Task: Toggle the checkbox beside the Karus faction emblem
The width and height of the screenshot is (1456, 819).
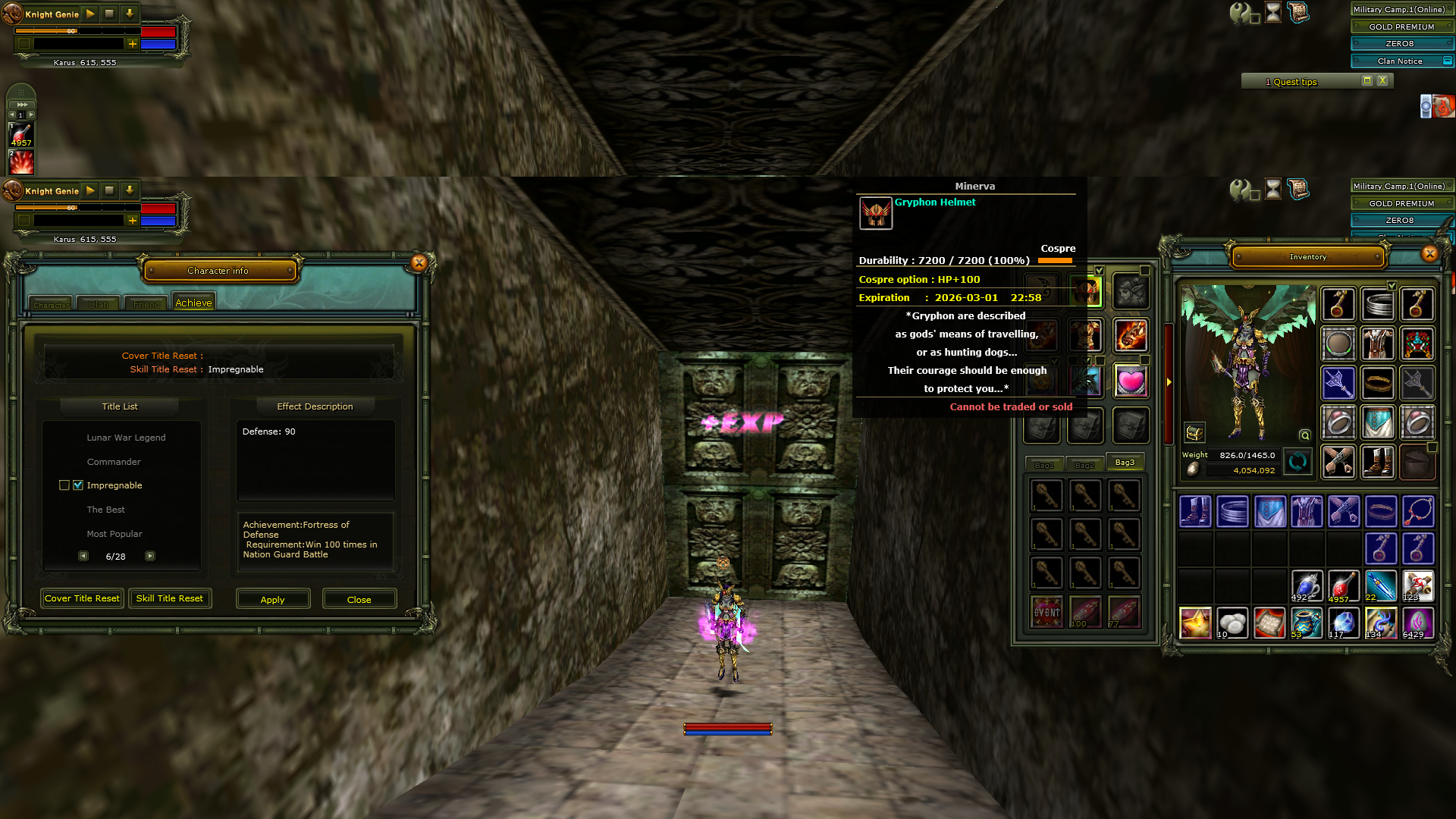Action: click(24, 45)
